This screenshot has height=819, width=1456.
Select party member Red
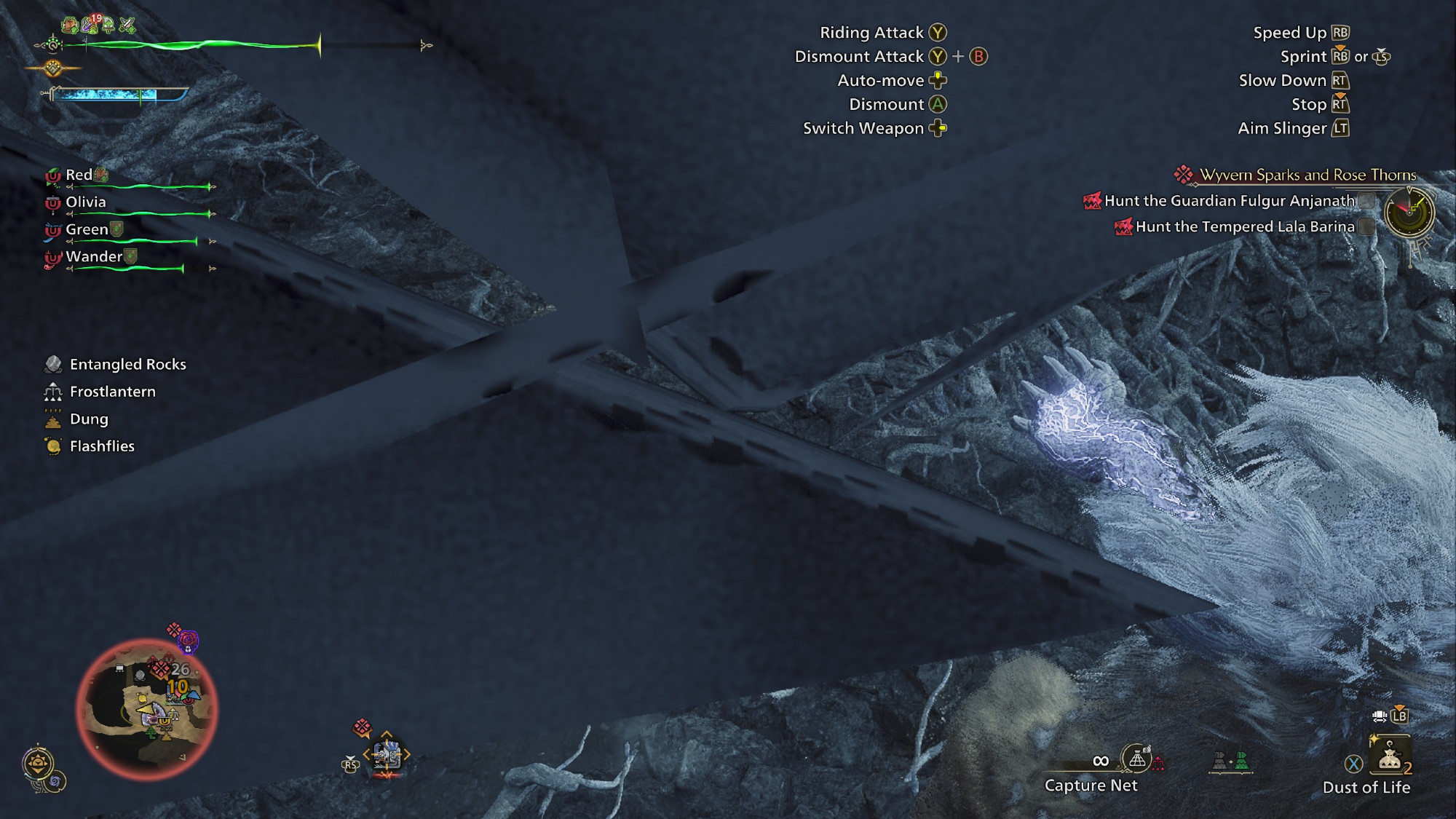[79, 175]
